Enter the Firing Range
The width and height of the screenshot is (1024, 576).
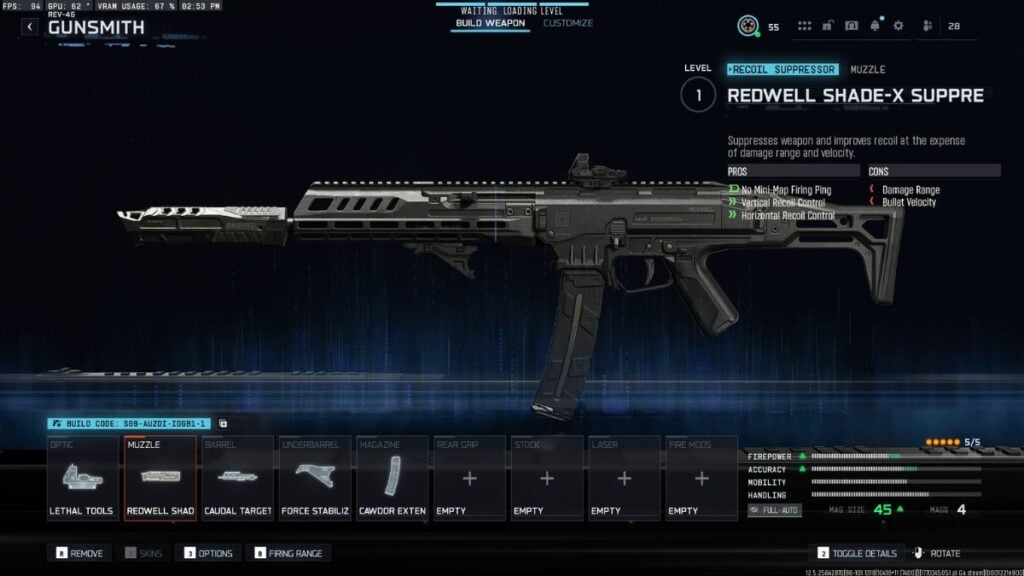click(x=290, y=553)
